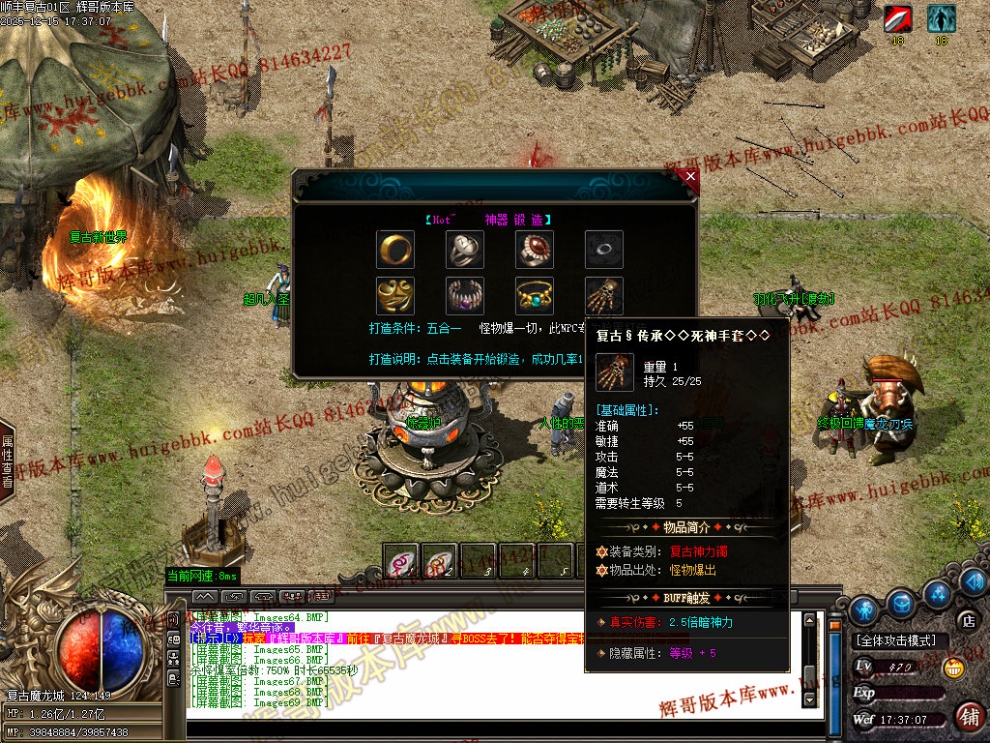Open the character panel round button
This screenshot has width=990, height=743.
(x=864, y=607)
